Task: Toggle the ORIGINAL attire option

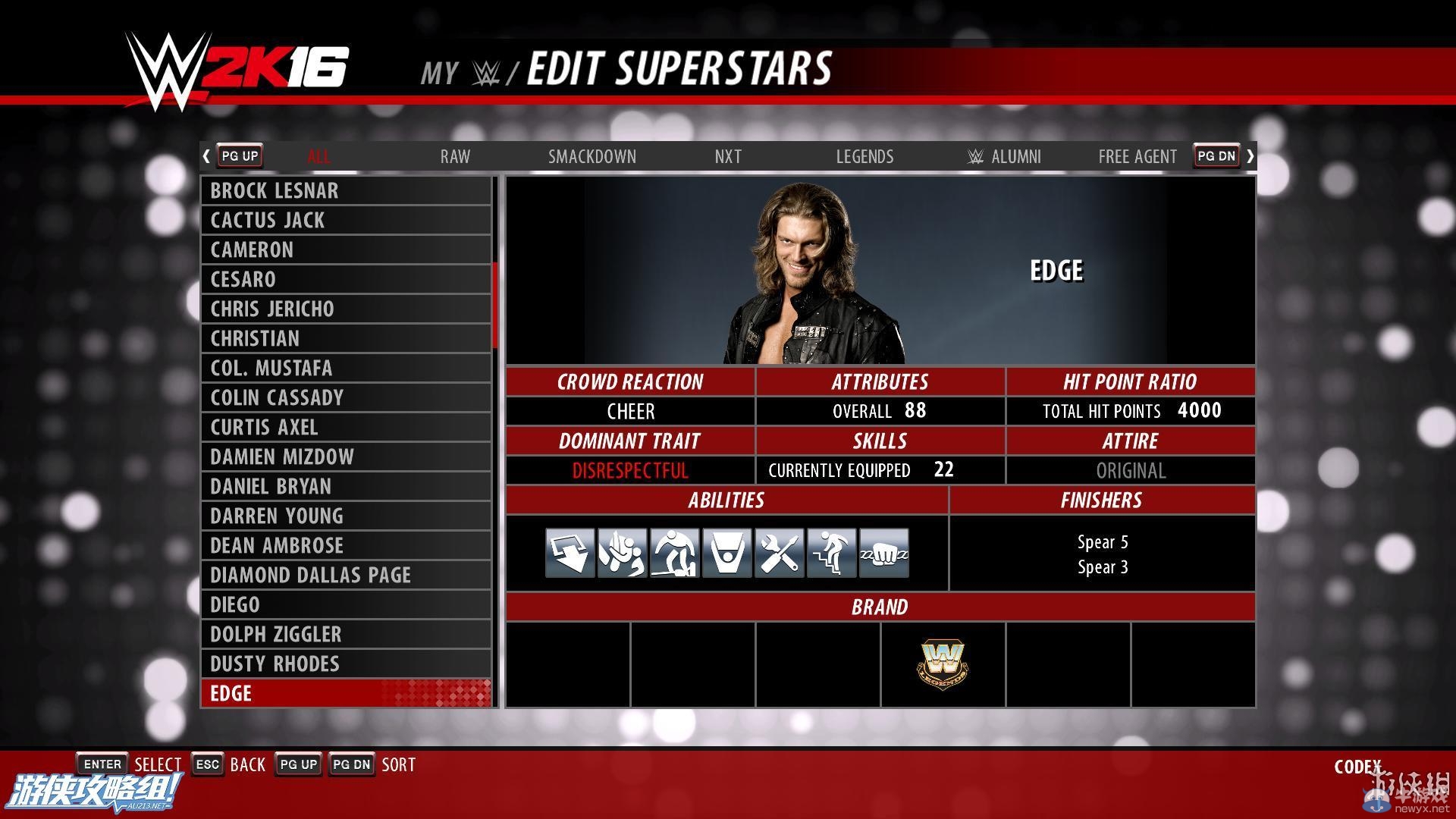Action: point(1130,470)
